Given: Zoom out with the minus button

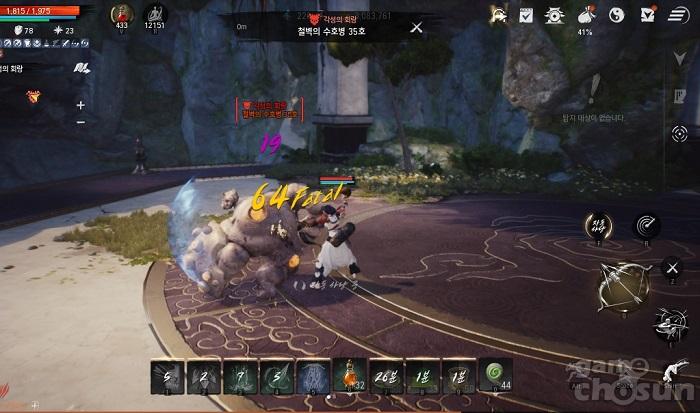Looking at the screenshot, I should [81, 122].
